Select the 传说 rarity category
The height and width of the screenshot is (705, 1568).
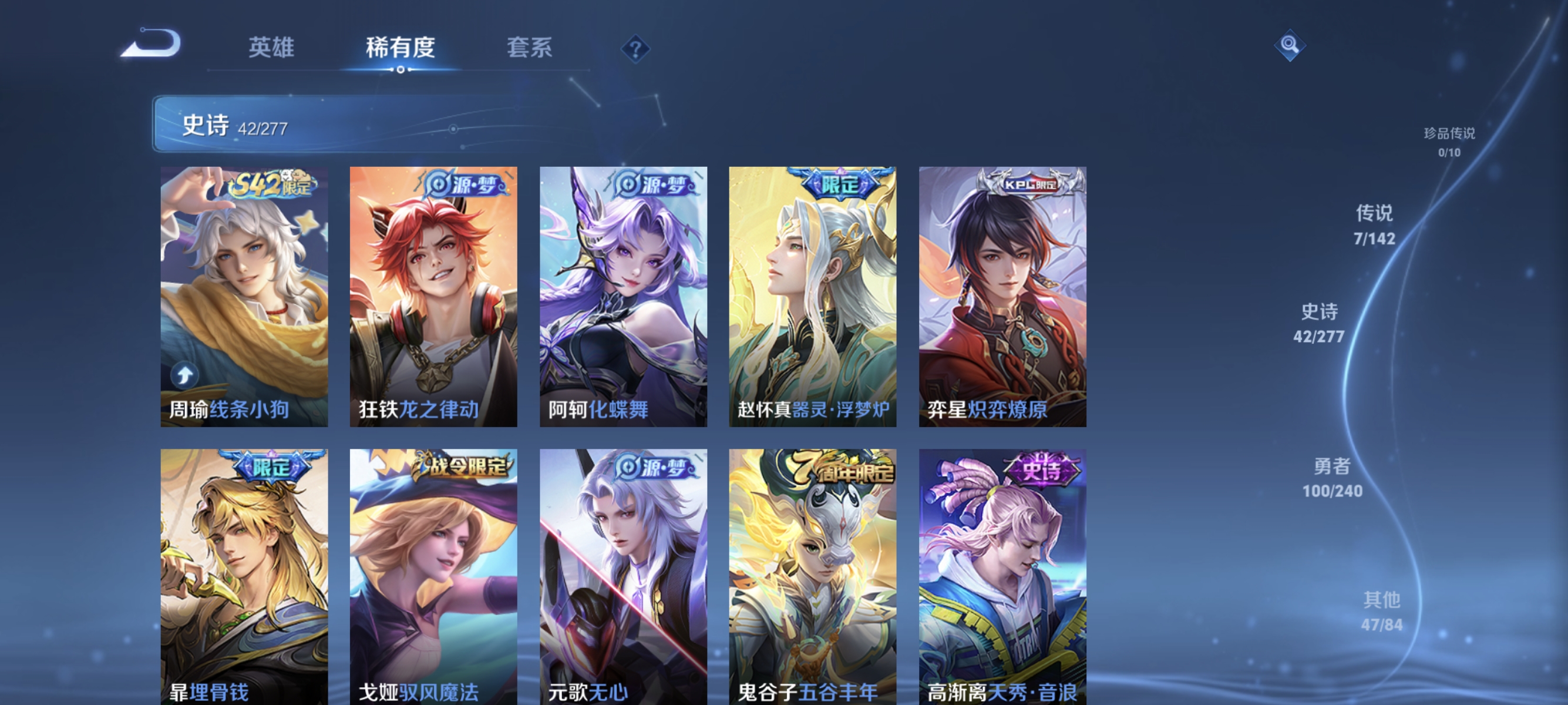[x=1375, y=225]
